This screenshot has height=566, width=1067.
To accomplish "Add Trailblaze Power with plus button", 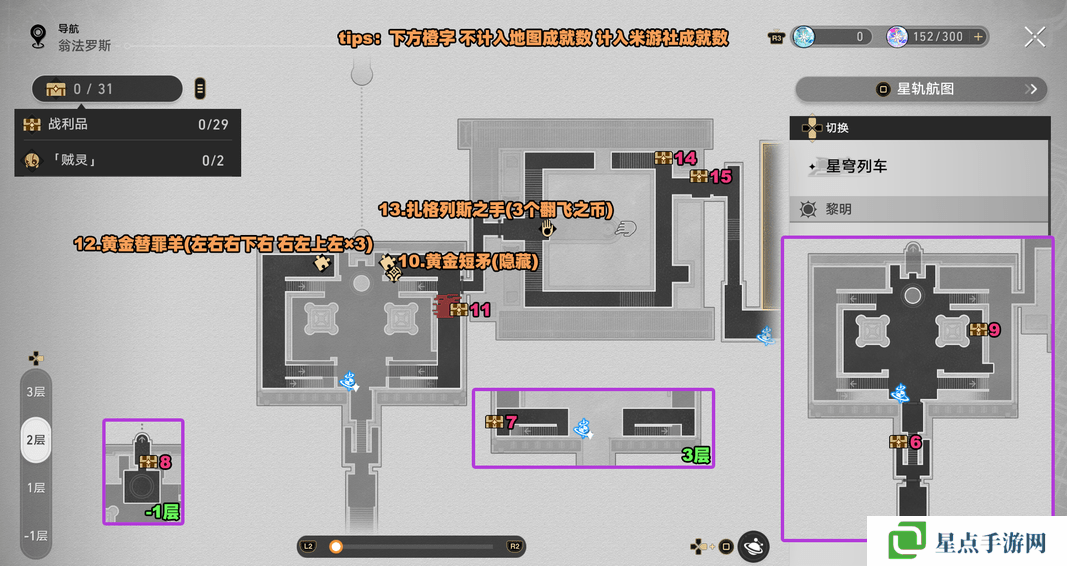I will tap(978, 37).
